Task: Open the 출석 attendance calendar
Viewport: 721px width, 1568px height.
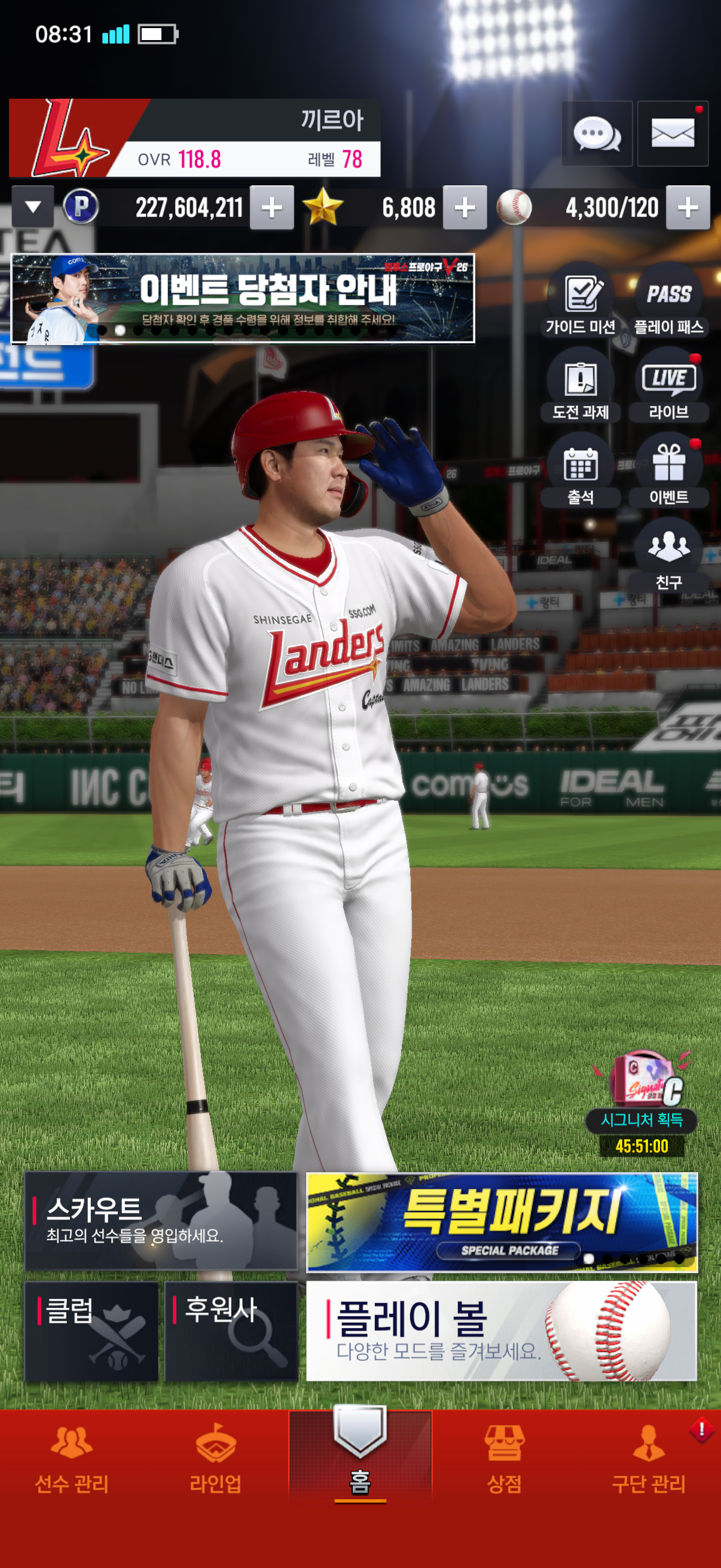Action: tap(581, 471)
